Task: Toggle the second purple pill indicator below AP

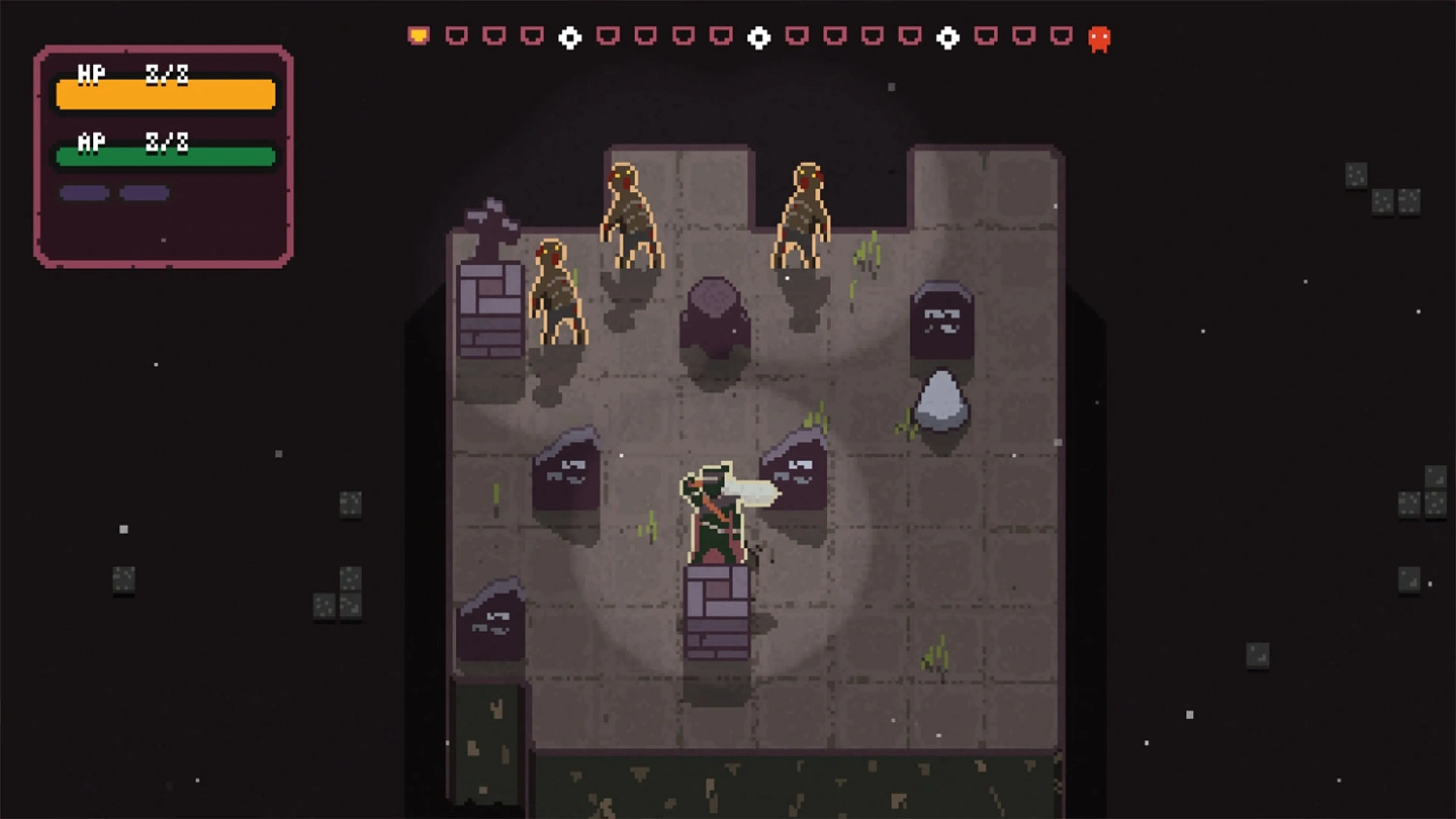Action: 144,193
